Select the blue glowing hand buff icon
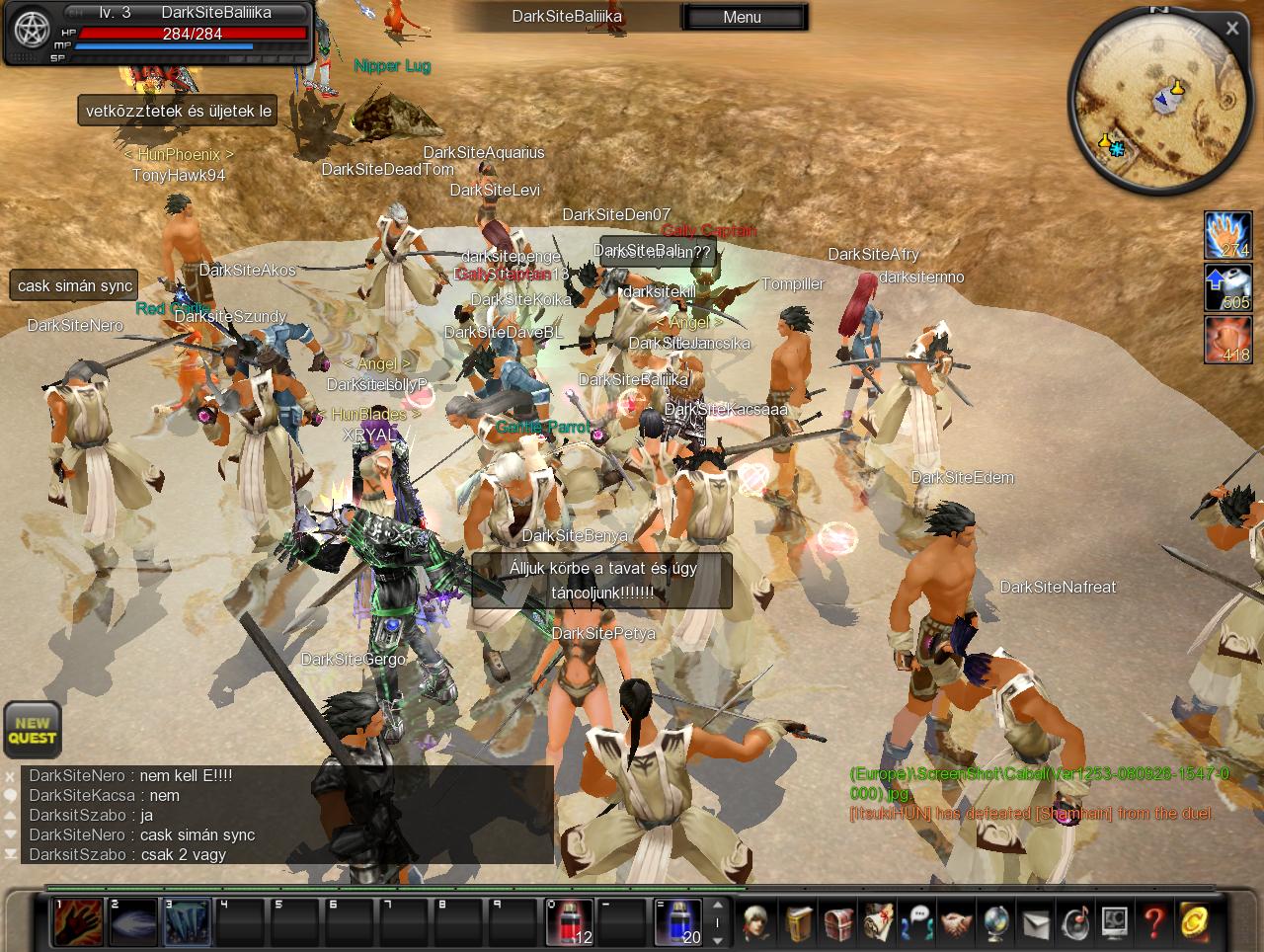This screenshot has width=1264, height=952. (x=1227, y=235)
